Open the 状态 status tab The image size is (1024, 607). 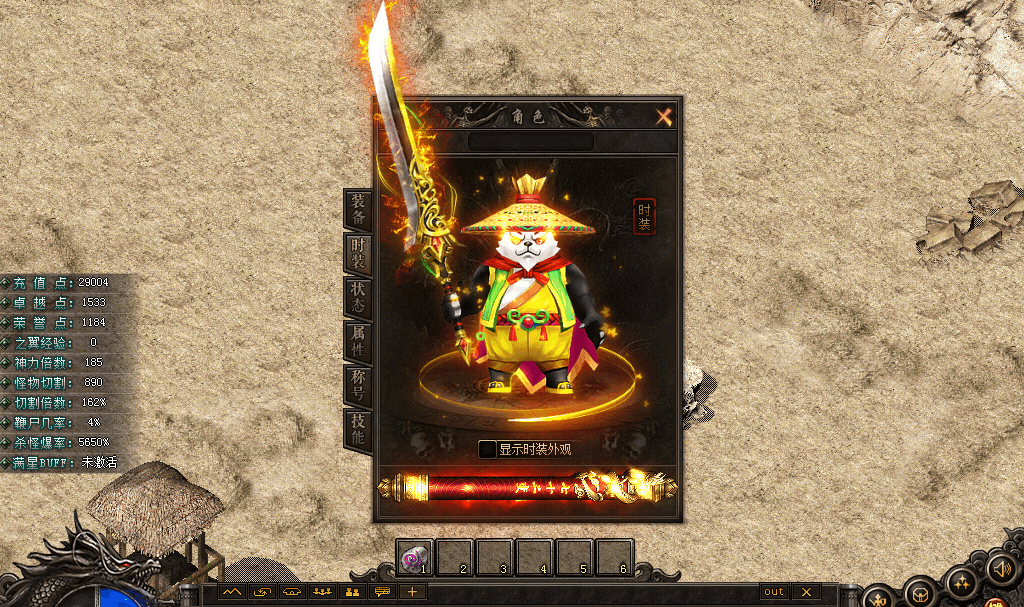click(x=357, y=298)
